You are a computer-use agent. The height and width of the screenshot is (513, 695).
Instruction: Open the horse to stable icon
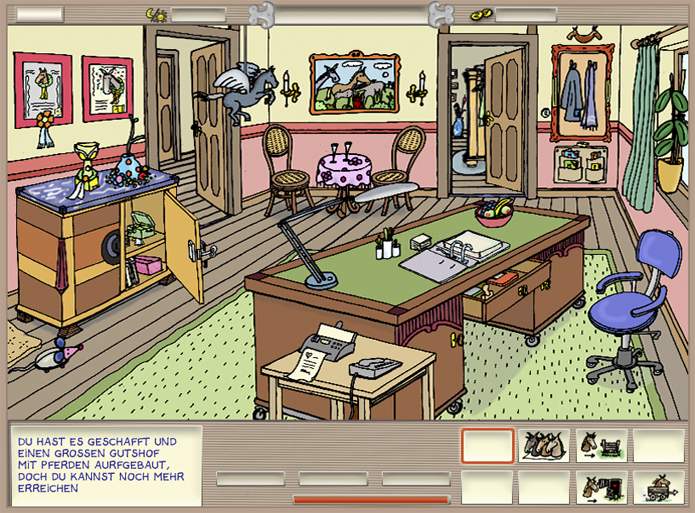click(x=601, y=486)
